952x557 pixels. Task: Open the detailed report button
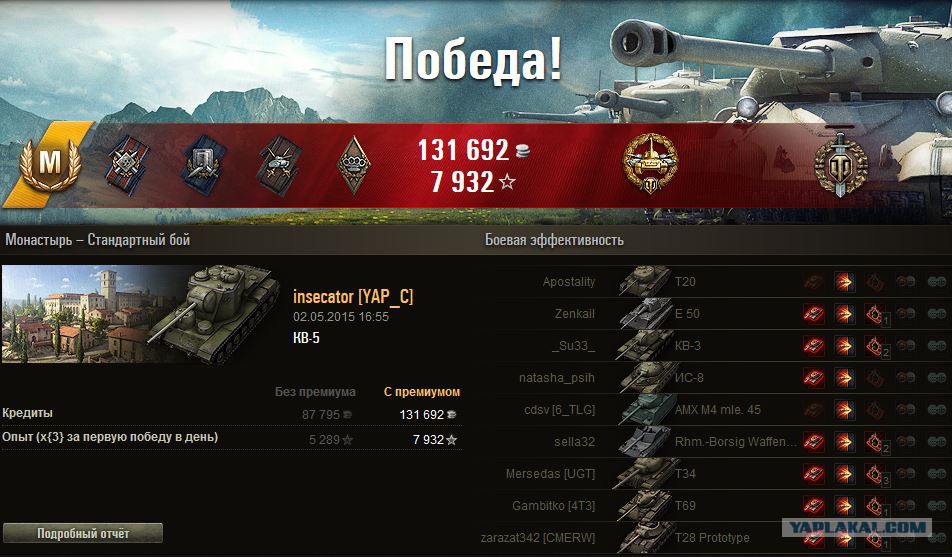tap(83, 533)
